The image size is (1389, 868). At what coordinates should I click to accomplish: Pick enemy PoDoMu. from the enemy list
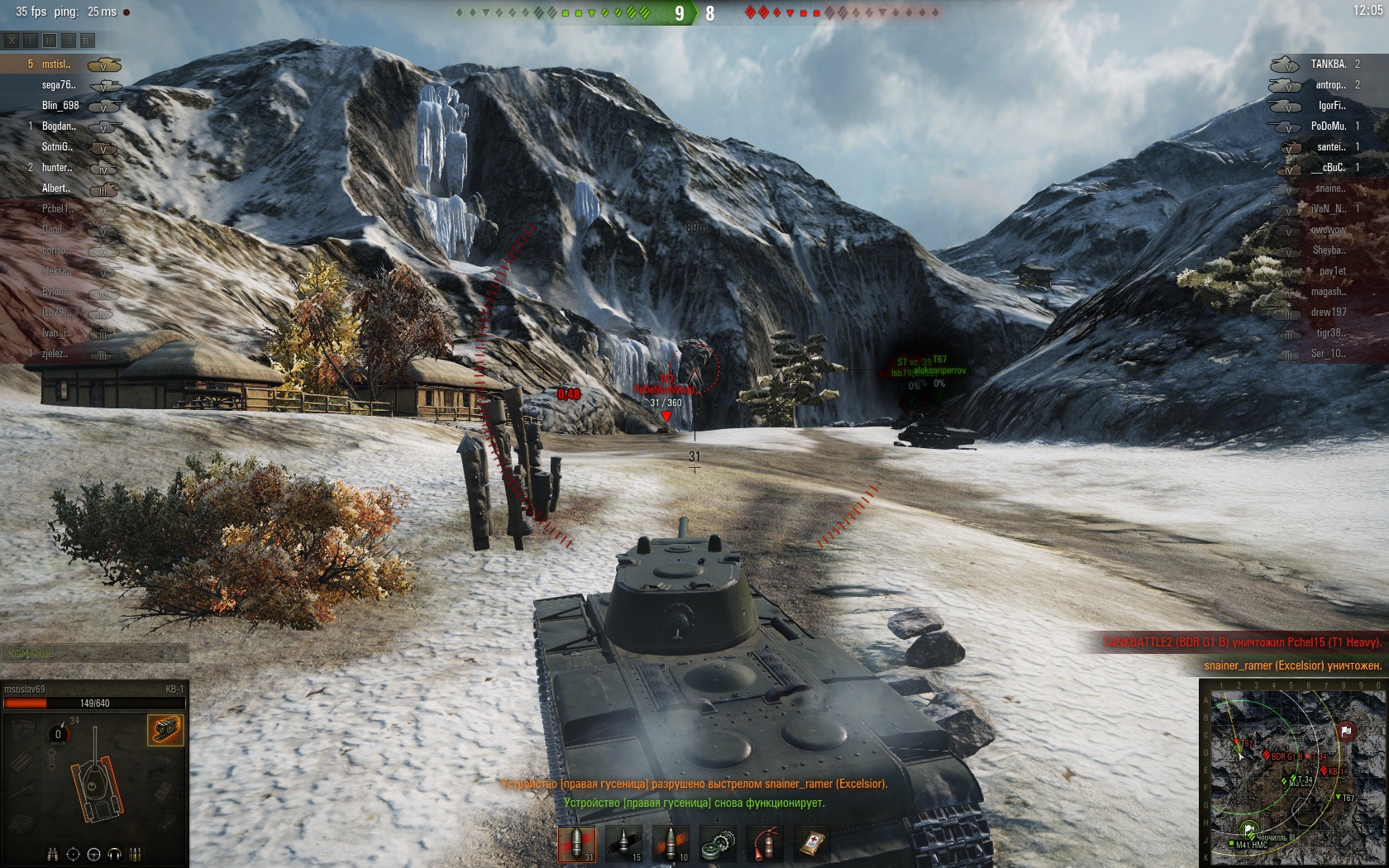(1328, 126)
